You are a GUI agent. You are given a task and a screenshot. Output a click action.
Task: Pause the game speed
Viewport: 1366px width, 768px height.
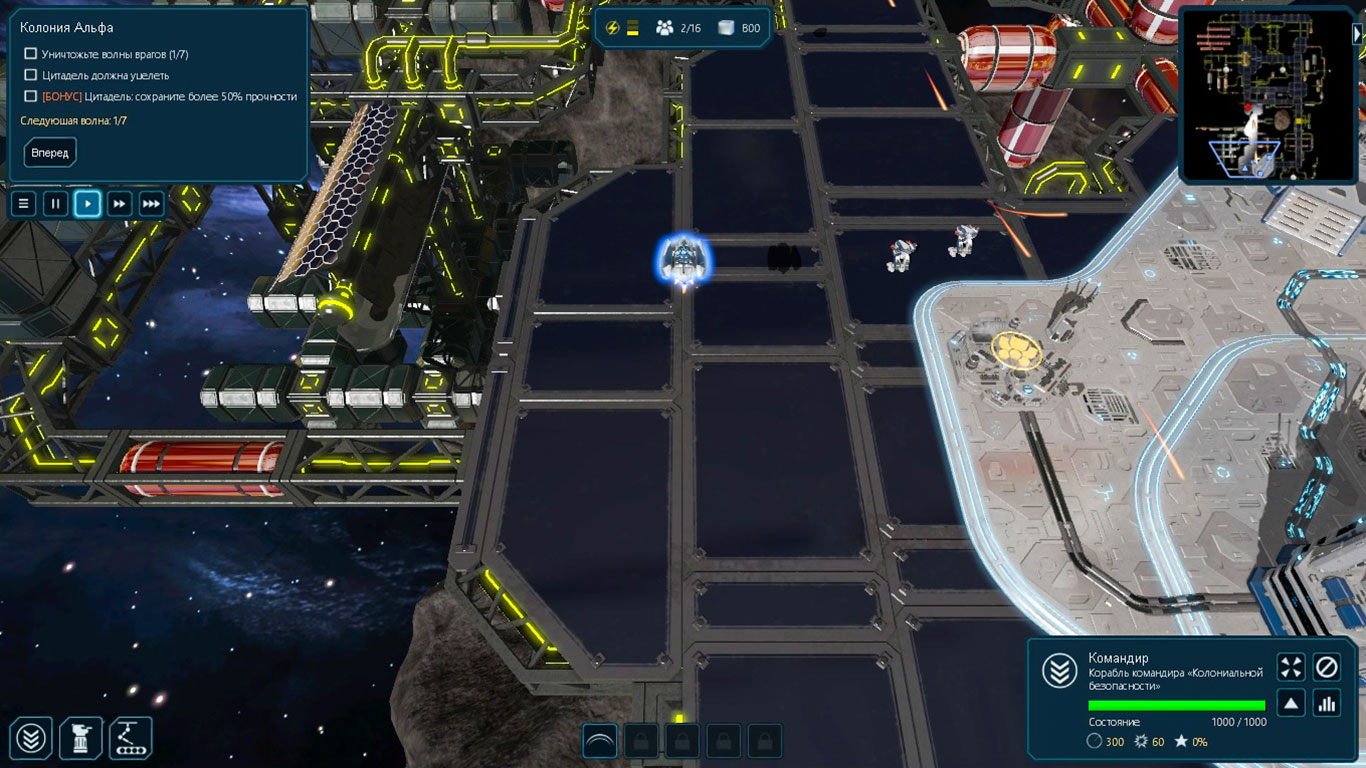[x=56, y=204]
